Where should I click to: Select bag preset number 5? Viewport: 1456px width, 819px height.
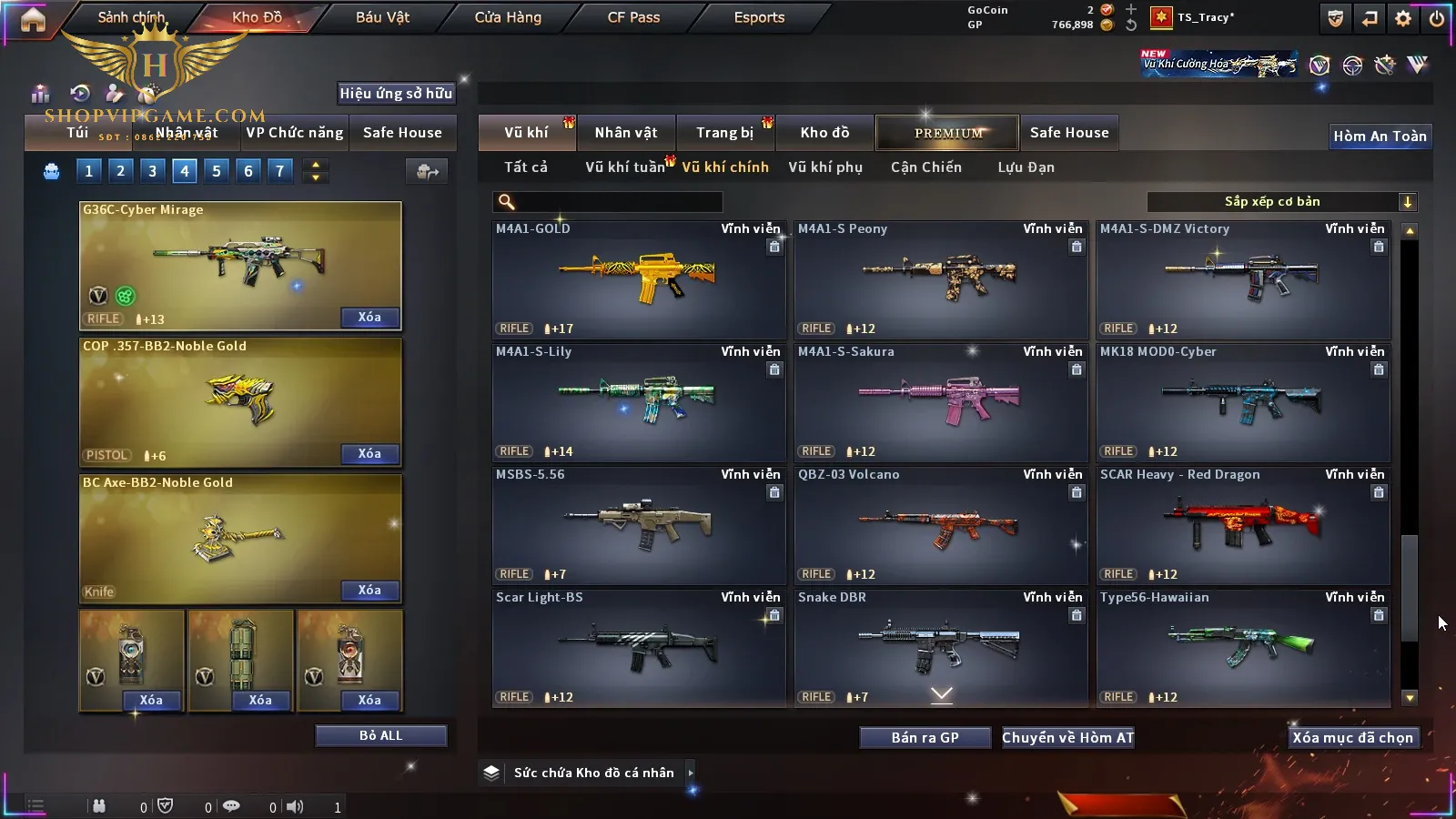point(217,171)
